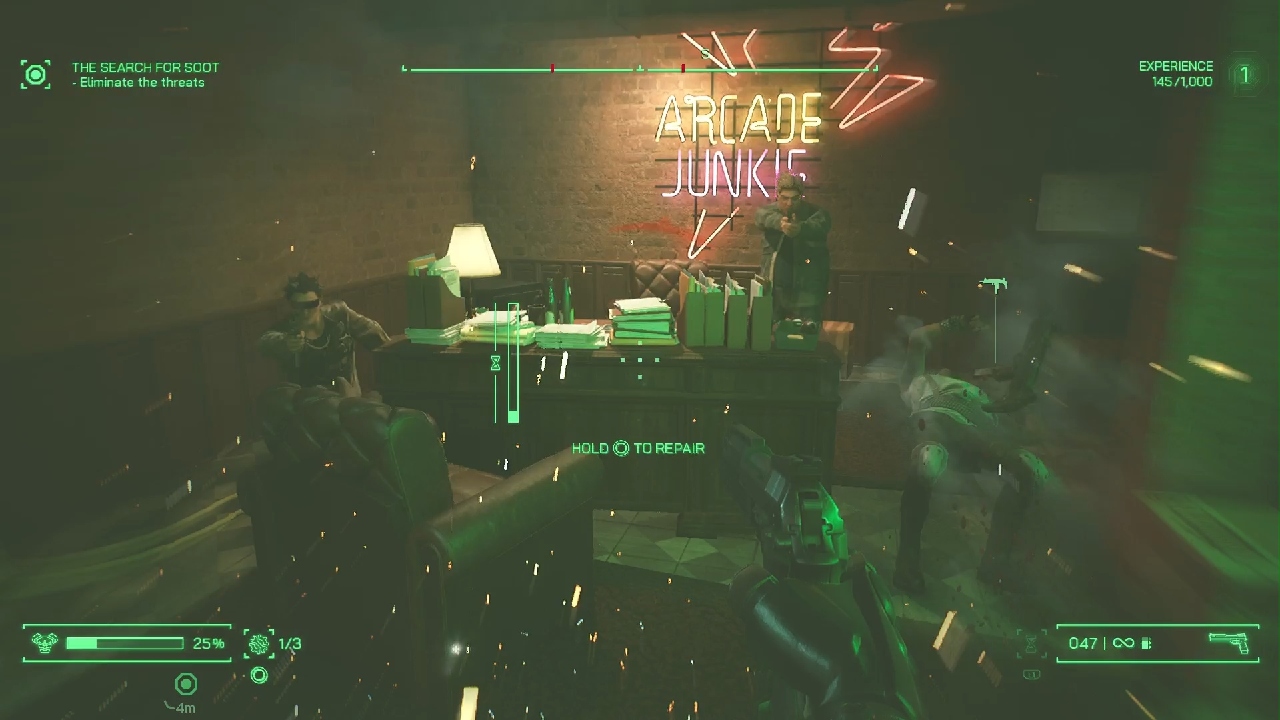This screenshot has height=720, width=1280.
Task: Click the body armor icon beside the 25% bar
Action: [45, 642]
